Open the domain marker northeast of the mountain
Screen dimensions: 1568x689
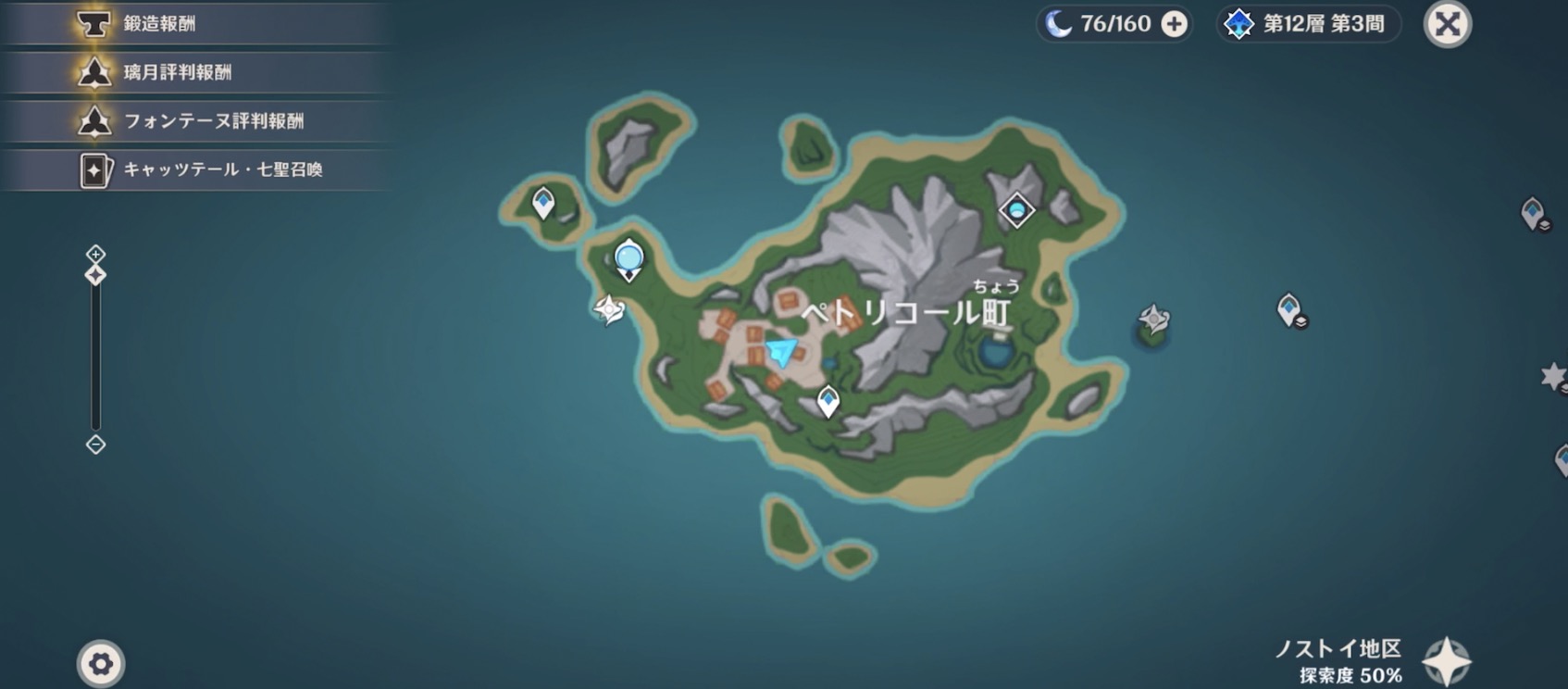pos(1015,209)
